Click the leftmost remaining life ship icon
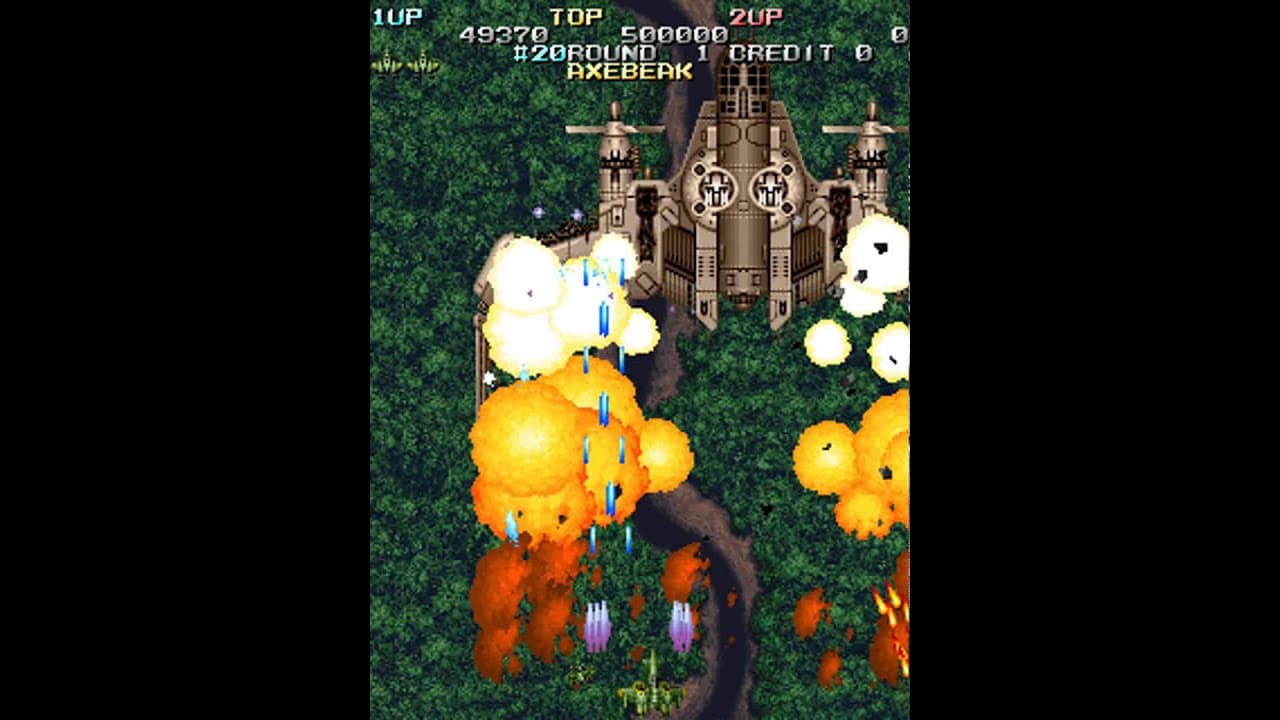This screenshot has height=720, width=1280. pyautogui.click(x=388, y=62)
